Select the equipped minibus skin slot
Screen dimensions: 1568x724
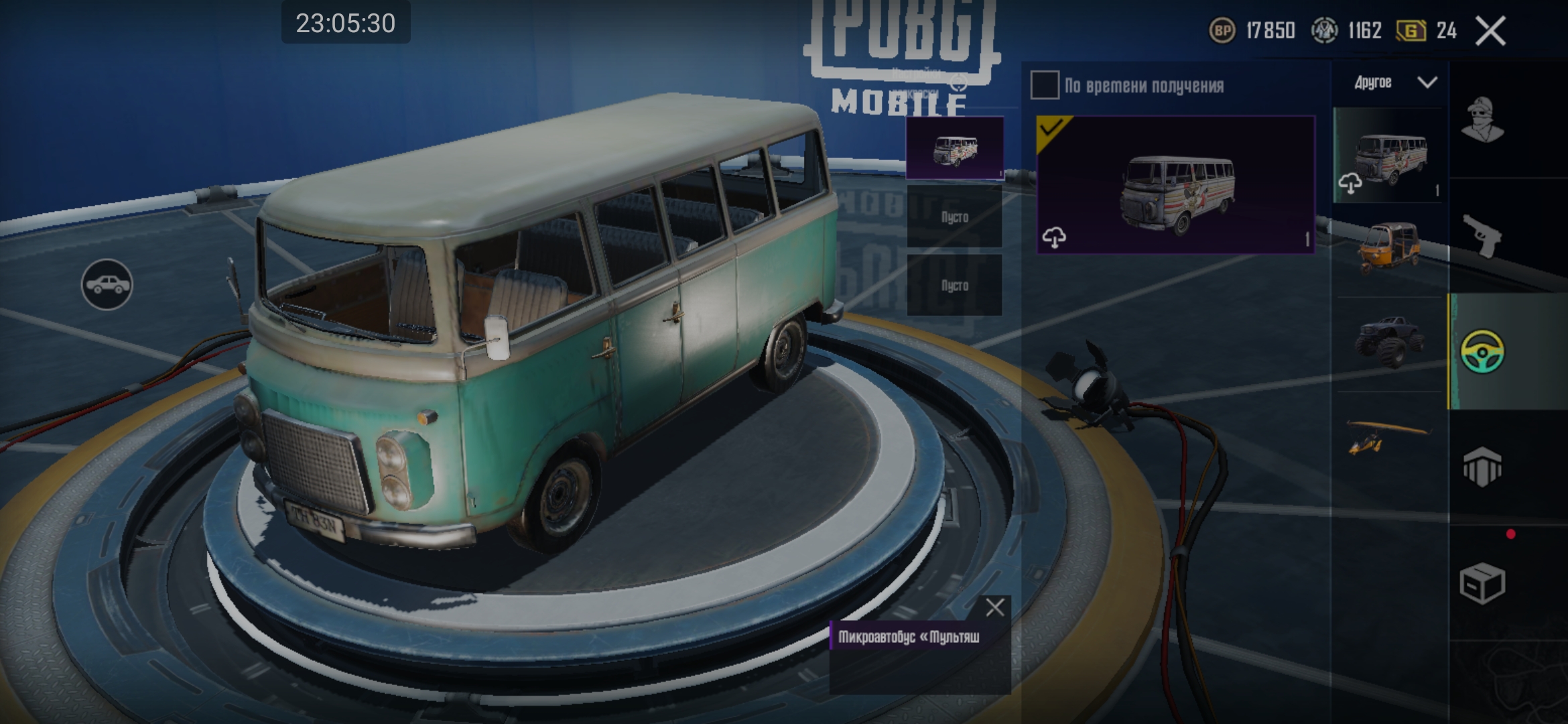954,148
